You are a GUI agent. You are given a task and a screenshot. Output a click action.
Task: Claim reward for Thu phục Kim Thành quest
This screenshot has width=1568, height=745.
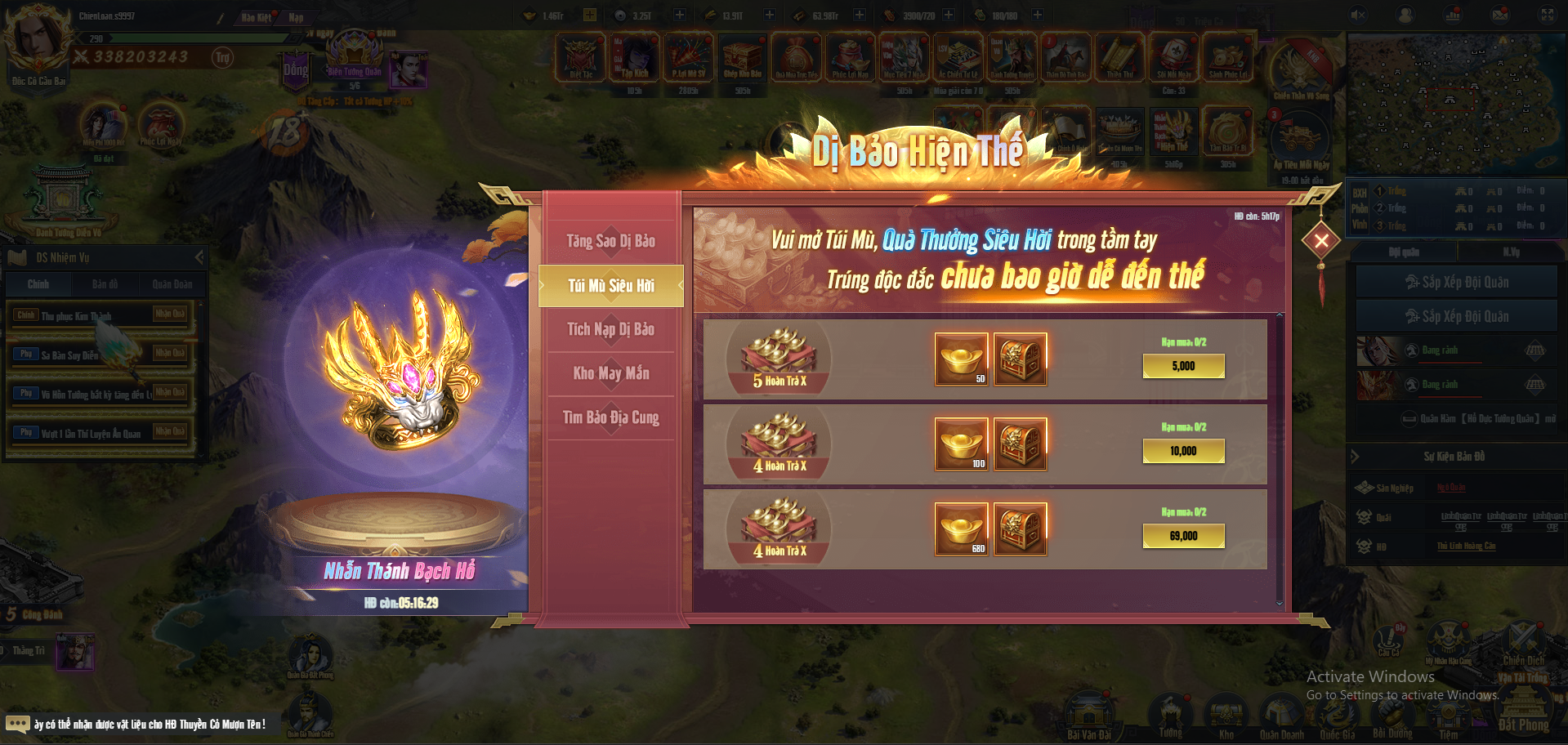point(170,314)
